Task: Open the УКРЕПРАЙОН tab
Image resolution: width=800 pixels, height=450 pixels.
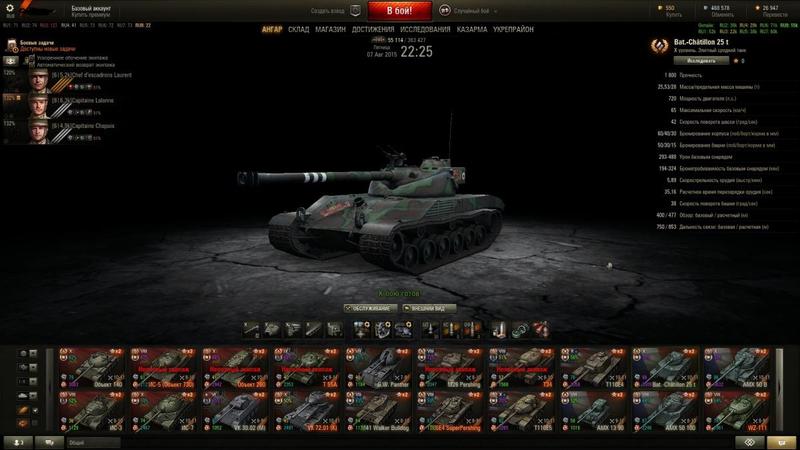Action: pyautogui.click(x=514, y=30)
